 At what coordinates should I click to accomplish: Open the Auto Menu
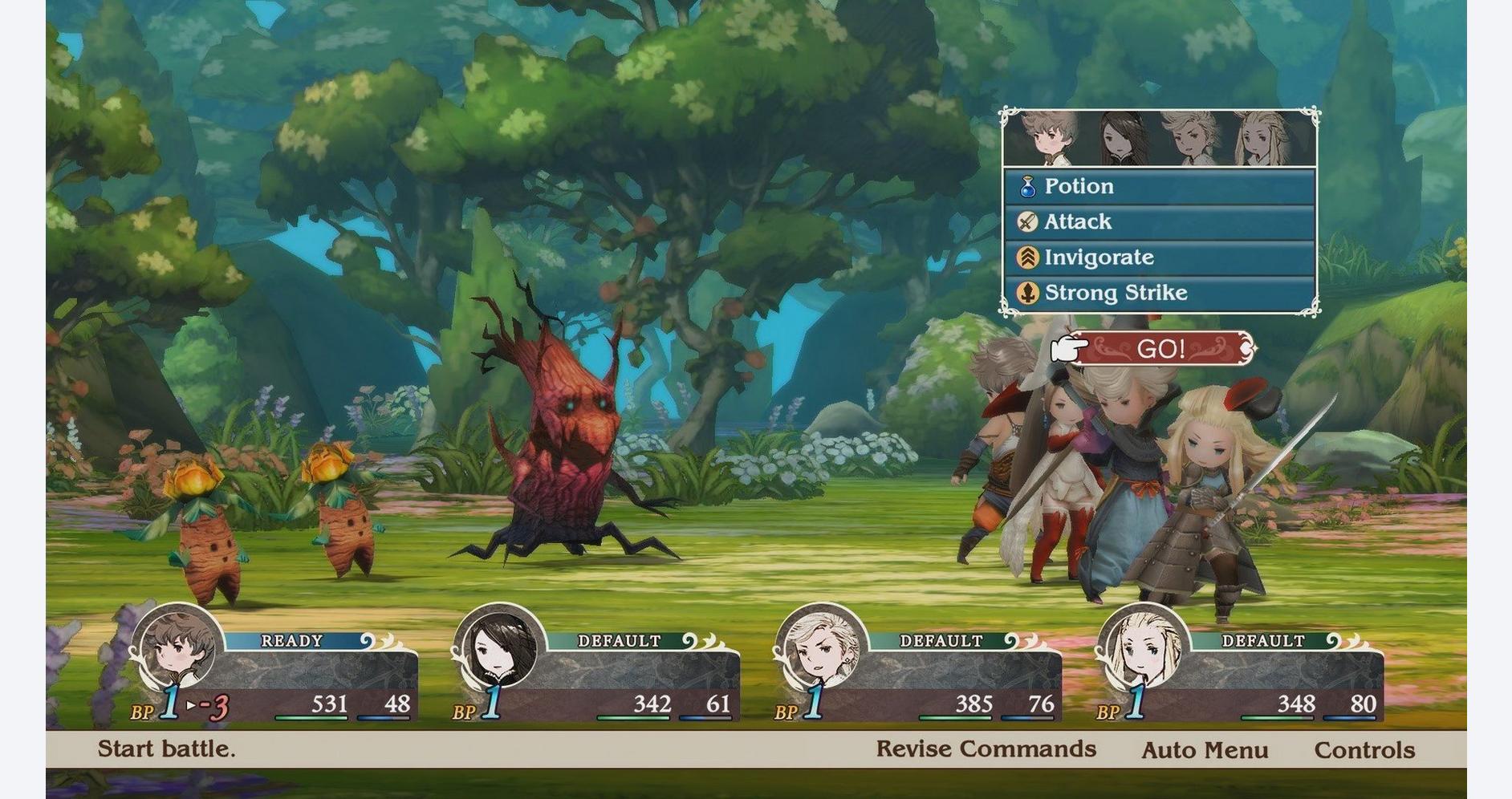[x=1205, y=751]
